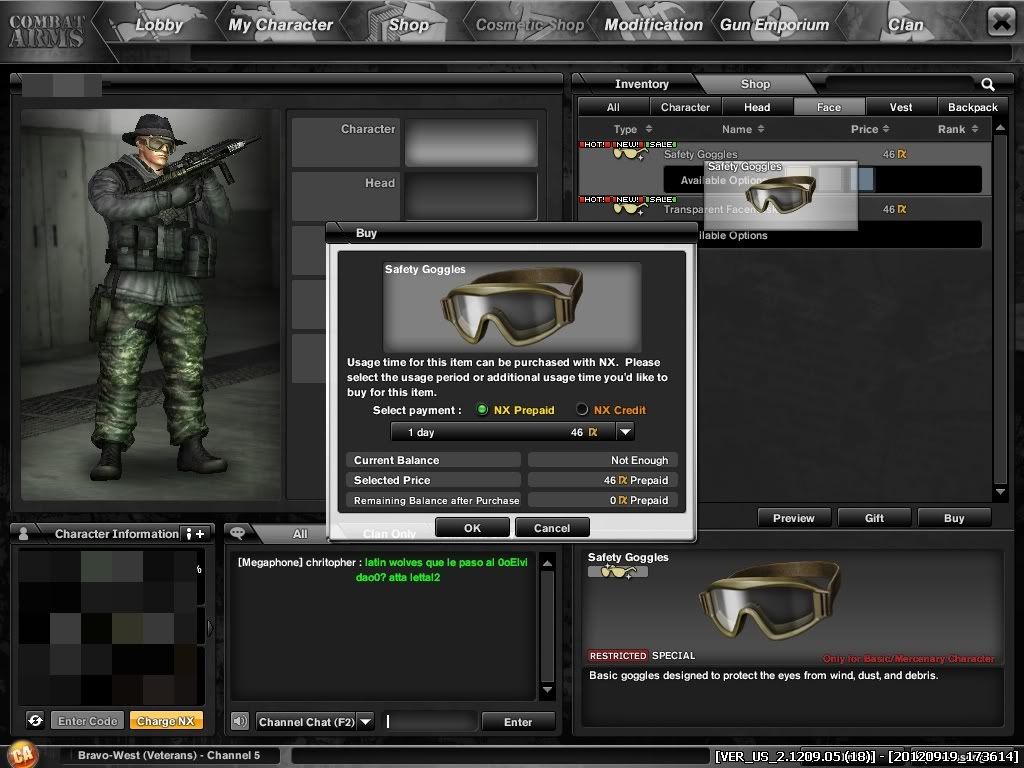The width and height of the screenshot is (1024, 768).
Task: Visit the Gun Emporium
Action: 775,25
